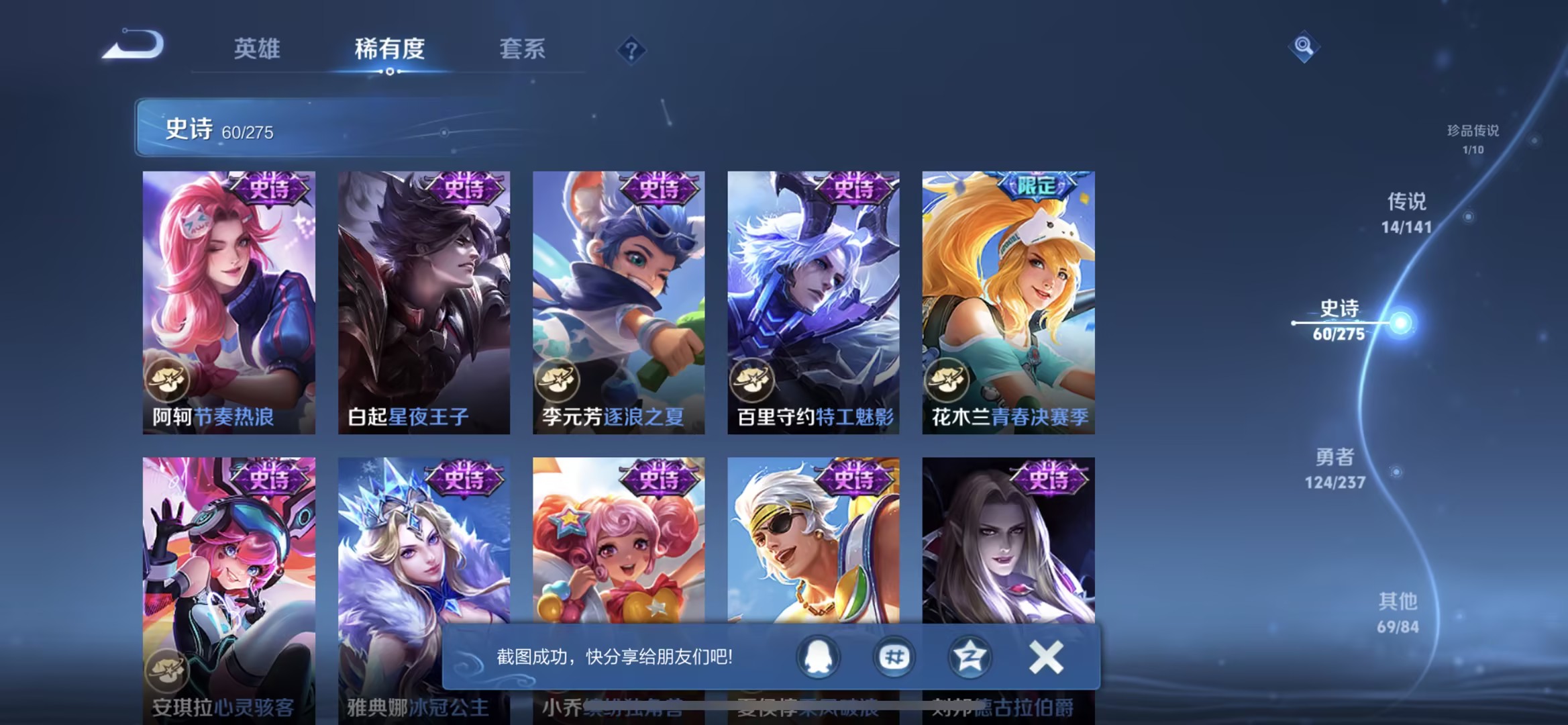Click the skin ownership badge on 阿轲's card
The width and height of the screenshot is (1568, 725).
(x=168, y=379)
